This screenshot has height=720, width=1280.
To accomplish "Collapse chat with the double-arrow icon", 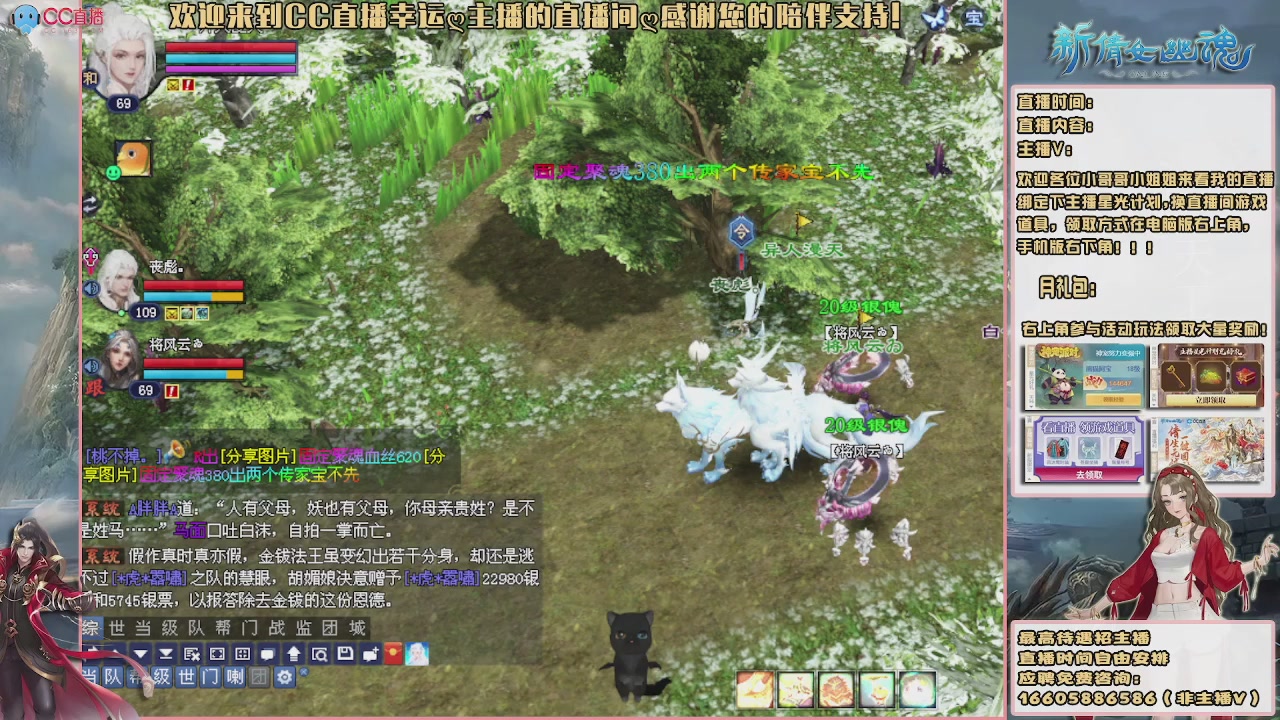I will pyautogui.click(x=167, y=654).
